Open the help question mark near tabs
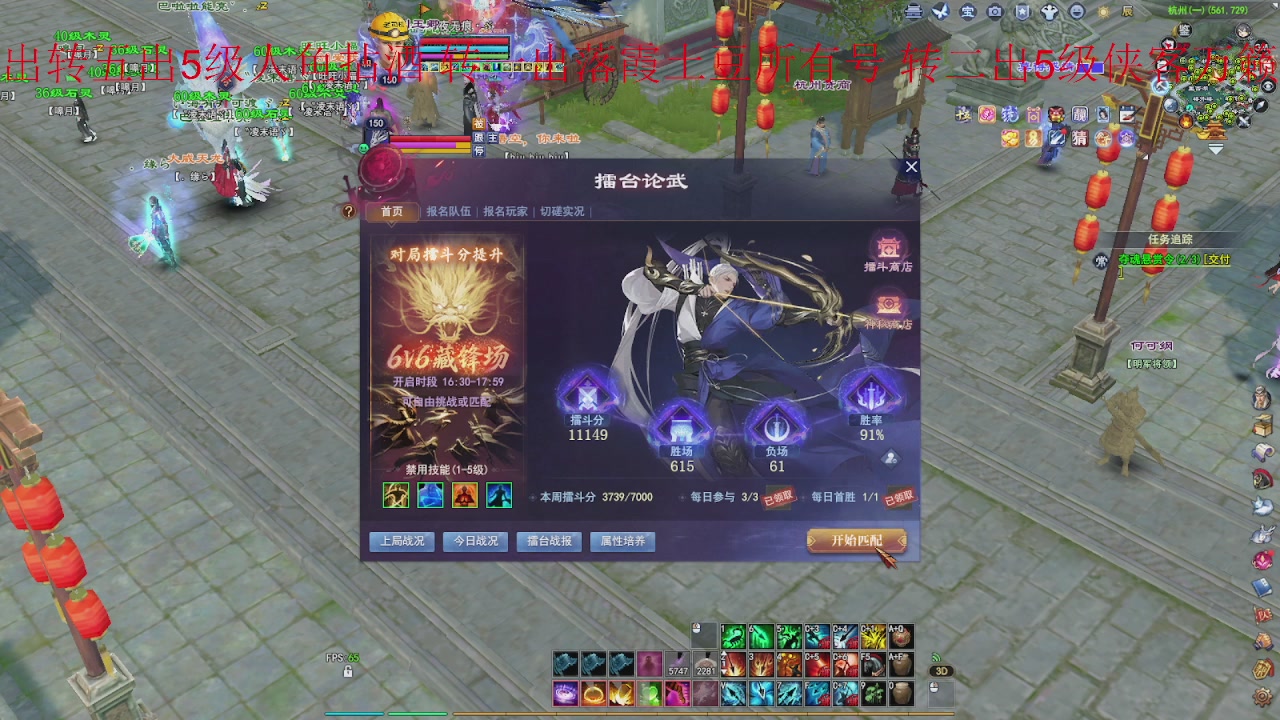The height and width of the screenshot is (720, 1280). click(x=348, y=211)
